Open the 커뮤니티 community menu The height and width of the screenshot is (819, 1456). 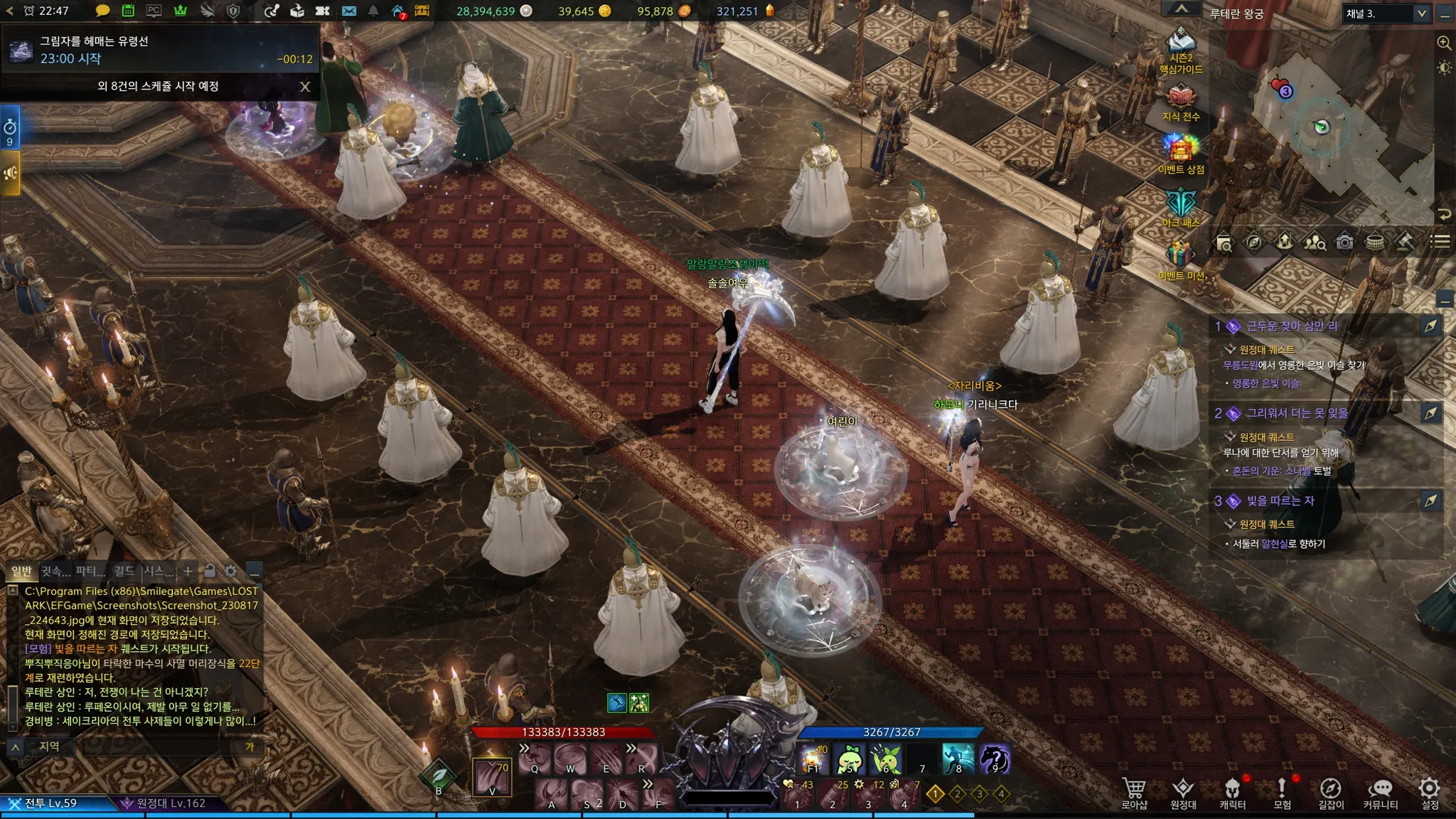coord(1380,793)
